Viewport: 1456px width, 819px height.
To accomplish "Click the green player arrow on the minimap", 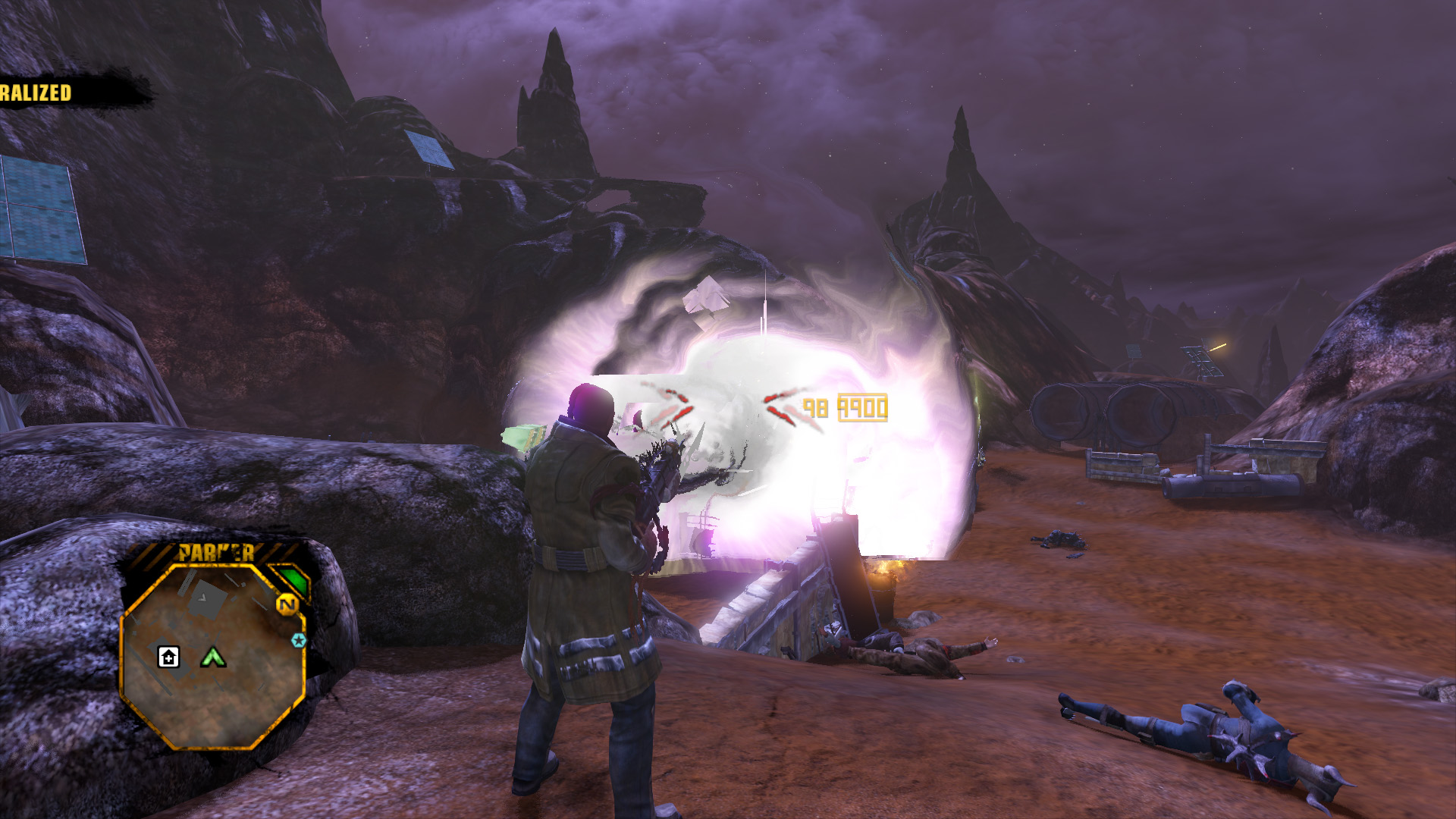I will [x=213, y=657].
